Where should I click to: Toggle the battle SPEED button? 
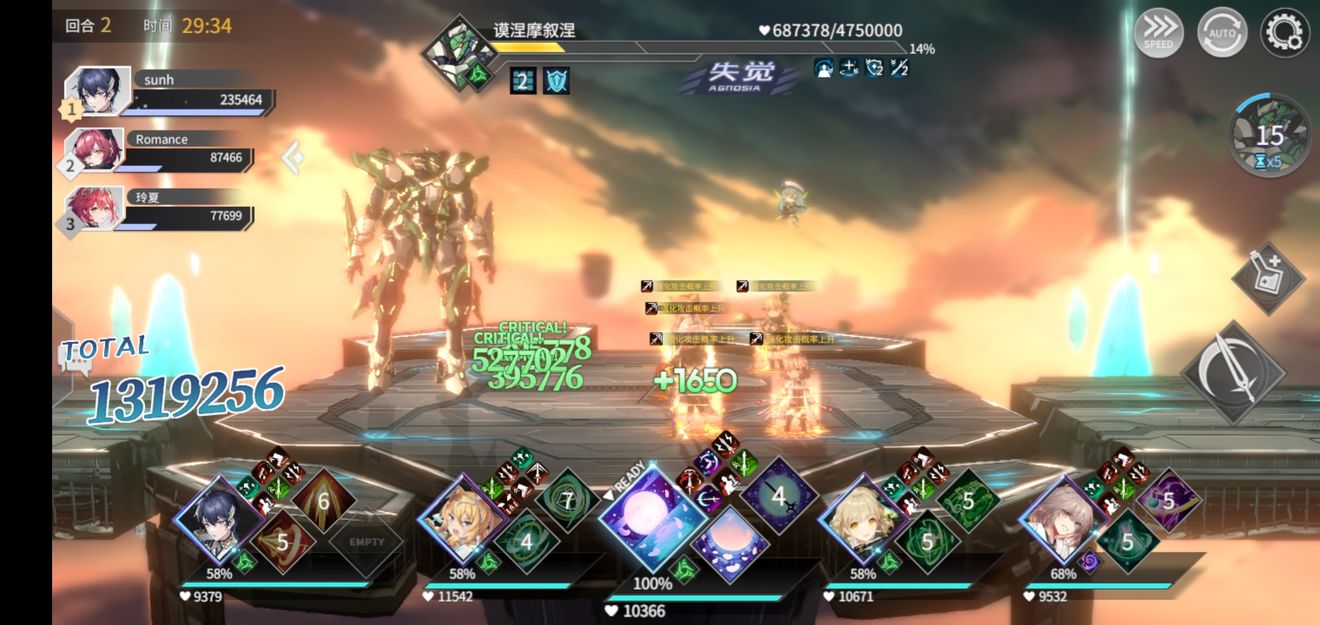click(1159, 32)
